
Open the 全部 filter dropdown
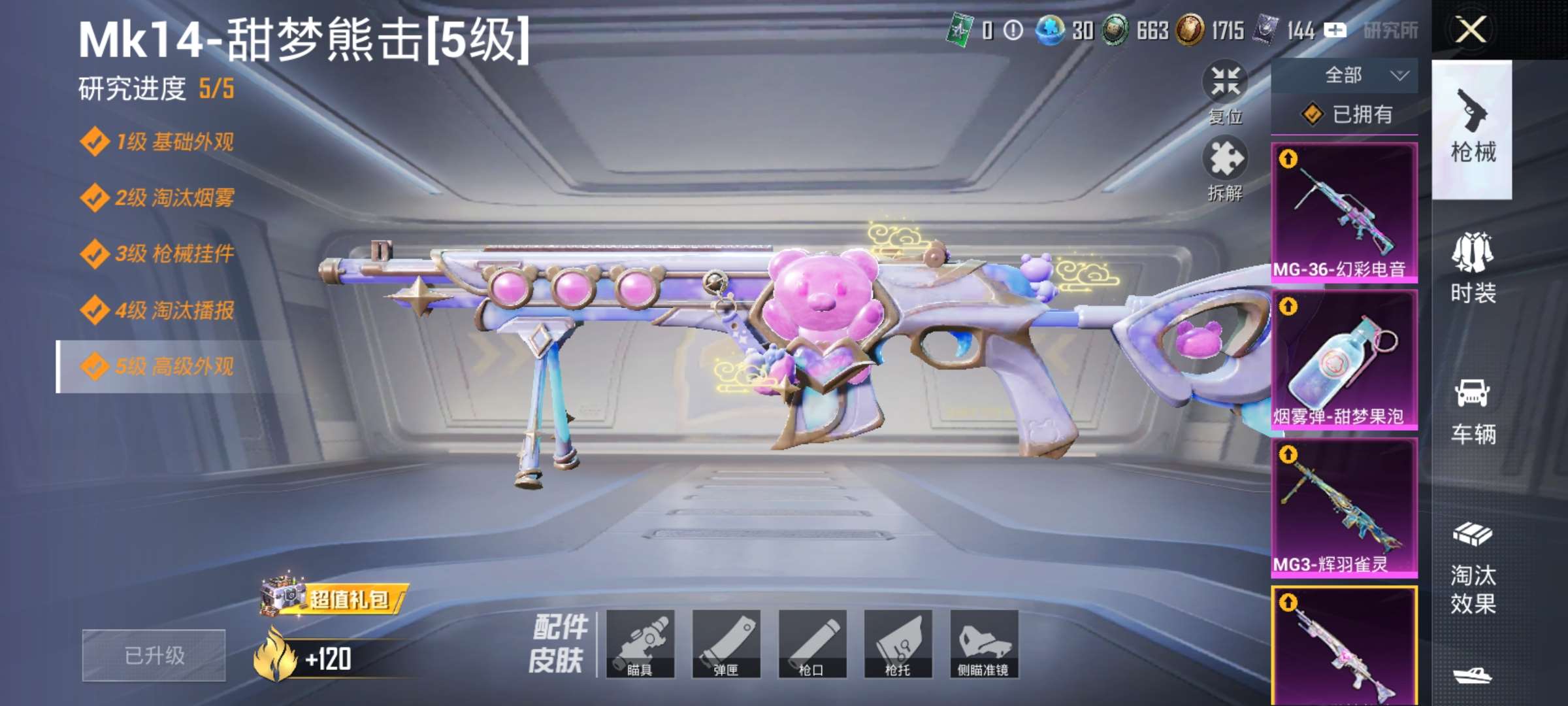1345,76
